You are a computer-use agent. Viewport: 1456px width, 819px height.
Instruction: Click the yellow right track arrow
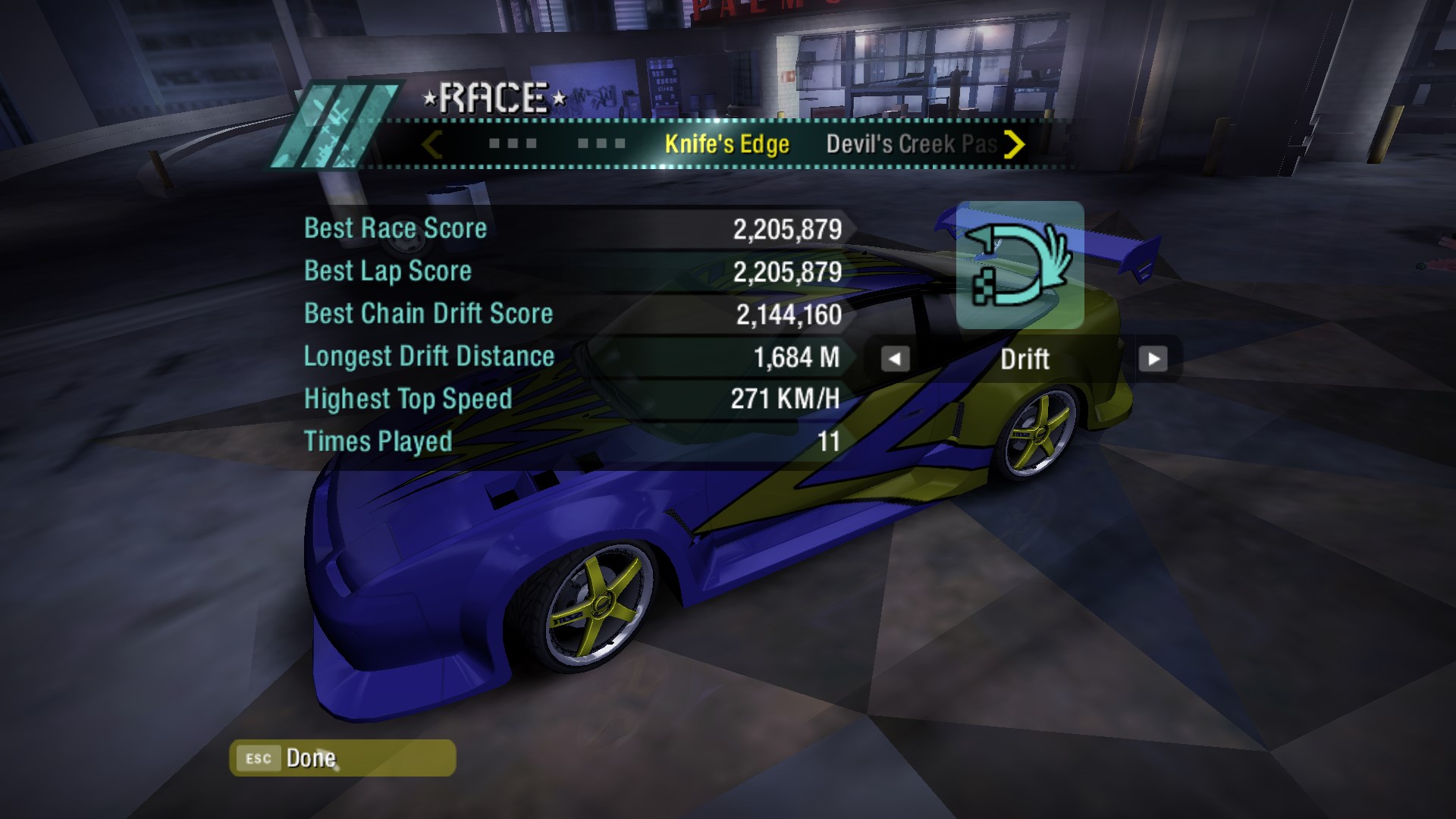click(1014, 144)
